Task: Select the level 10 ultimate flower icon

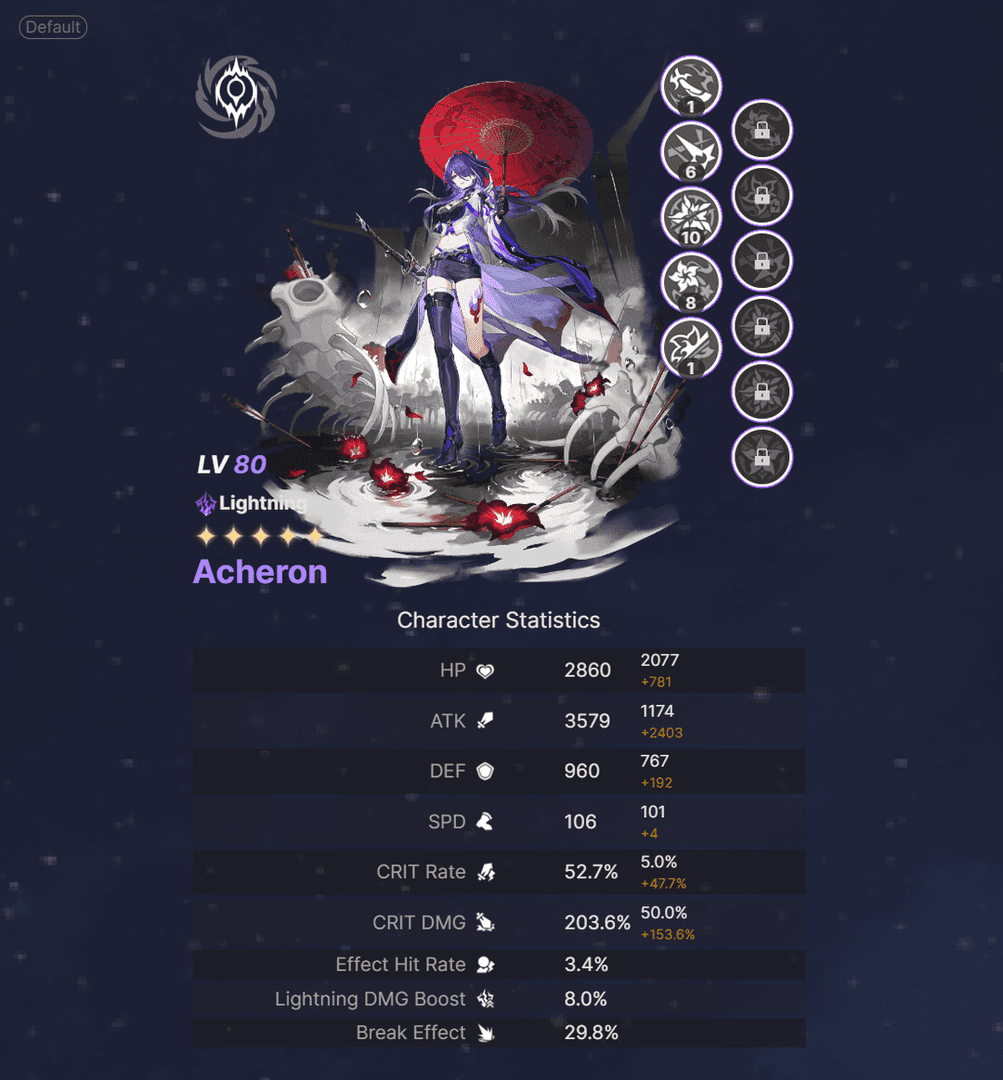Action: tap(691, 219)
